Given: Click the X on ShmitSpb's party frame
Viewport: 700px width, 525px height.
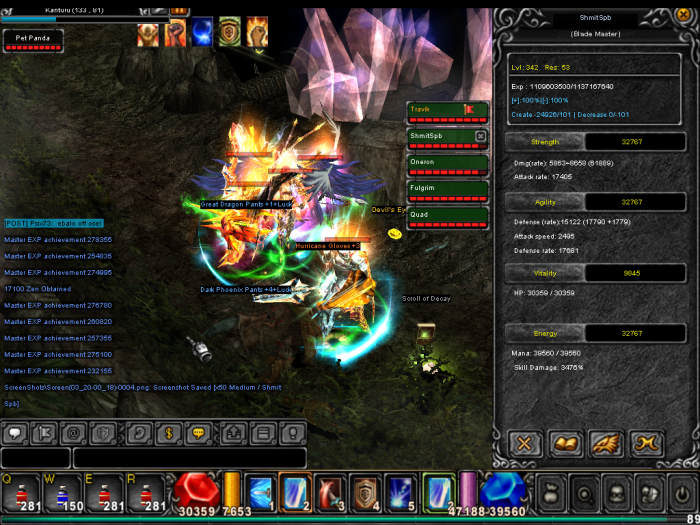Looking at the screenshot, I should pyautogui.click(x=480, y=135).
